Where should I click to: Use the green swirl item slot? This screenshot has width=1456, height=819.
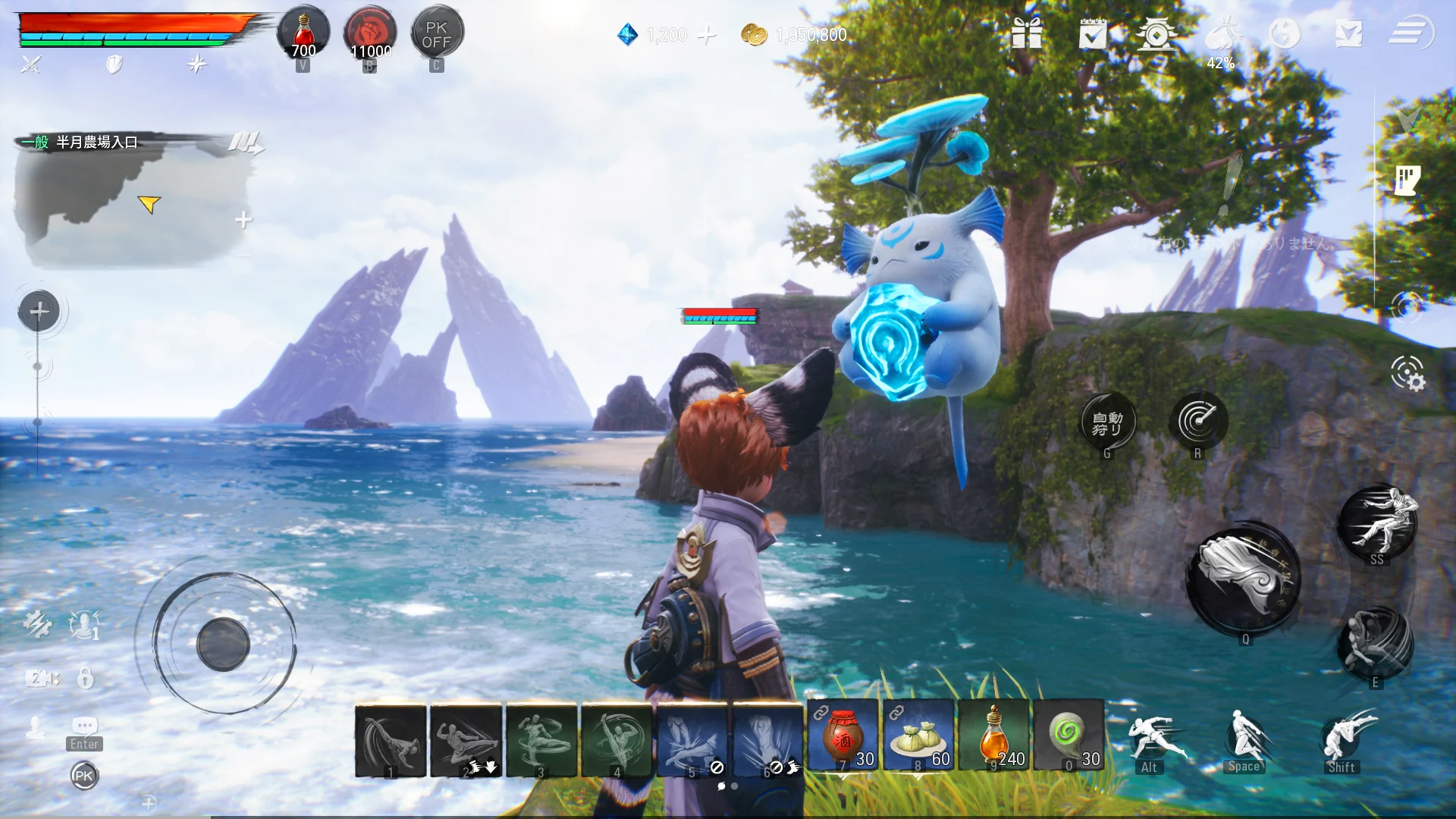pyautogui.click(x=1068, y=736)
